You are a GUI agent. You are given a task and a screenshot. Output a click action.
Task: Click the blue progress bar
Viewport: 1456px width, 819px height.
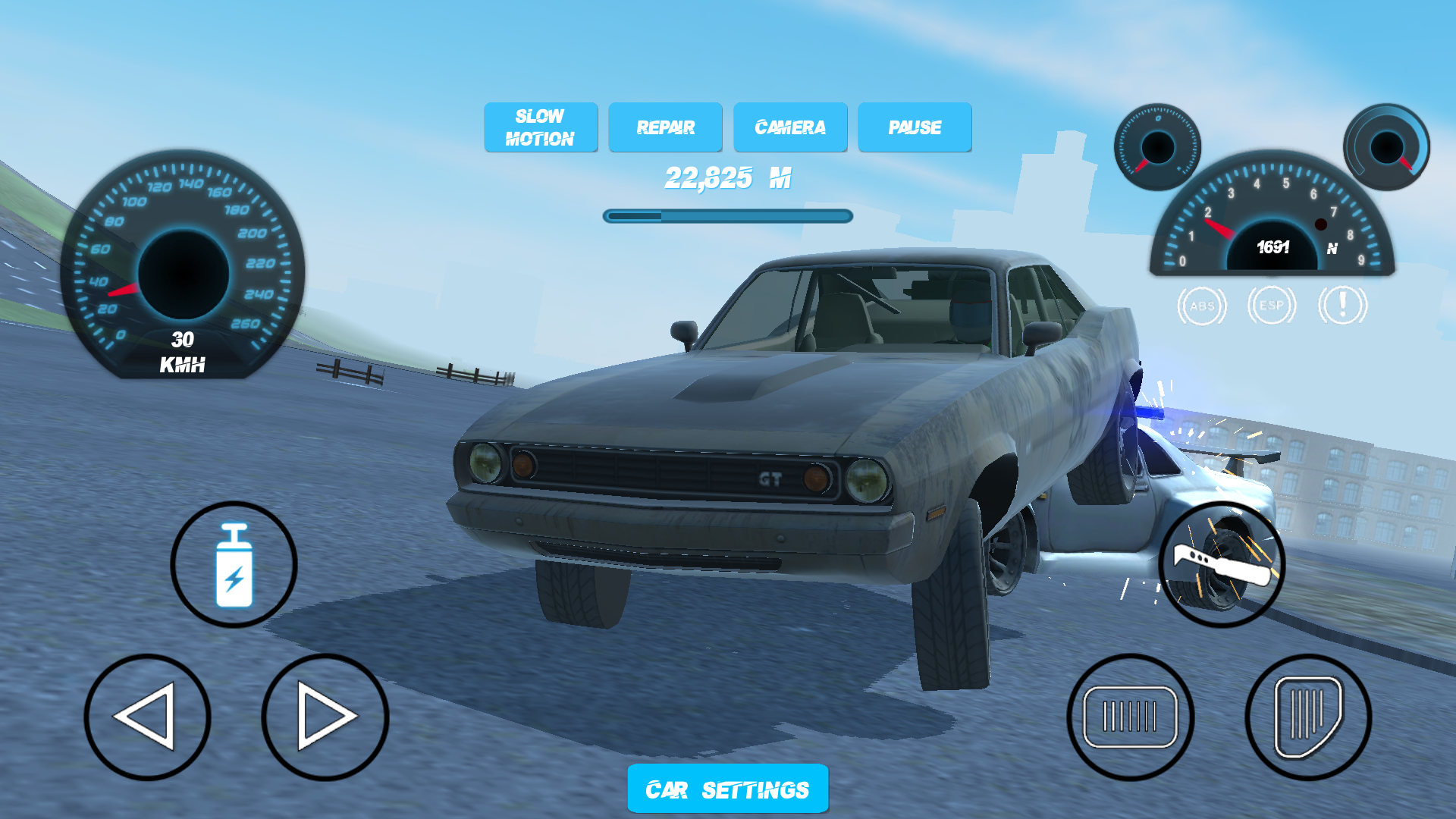click(x=726, y=216)
